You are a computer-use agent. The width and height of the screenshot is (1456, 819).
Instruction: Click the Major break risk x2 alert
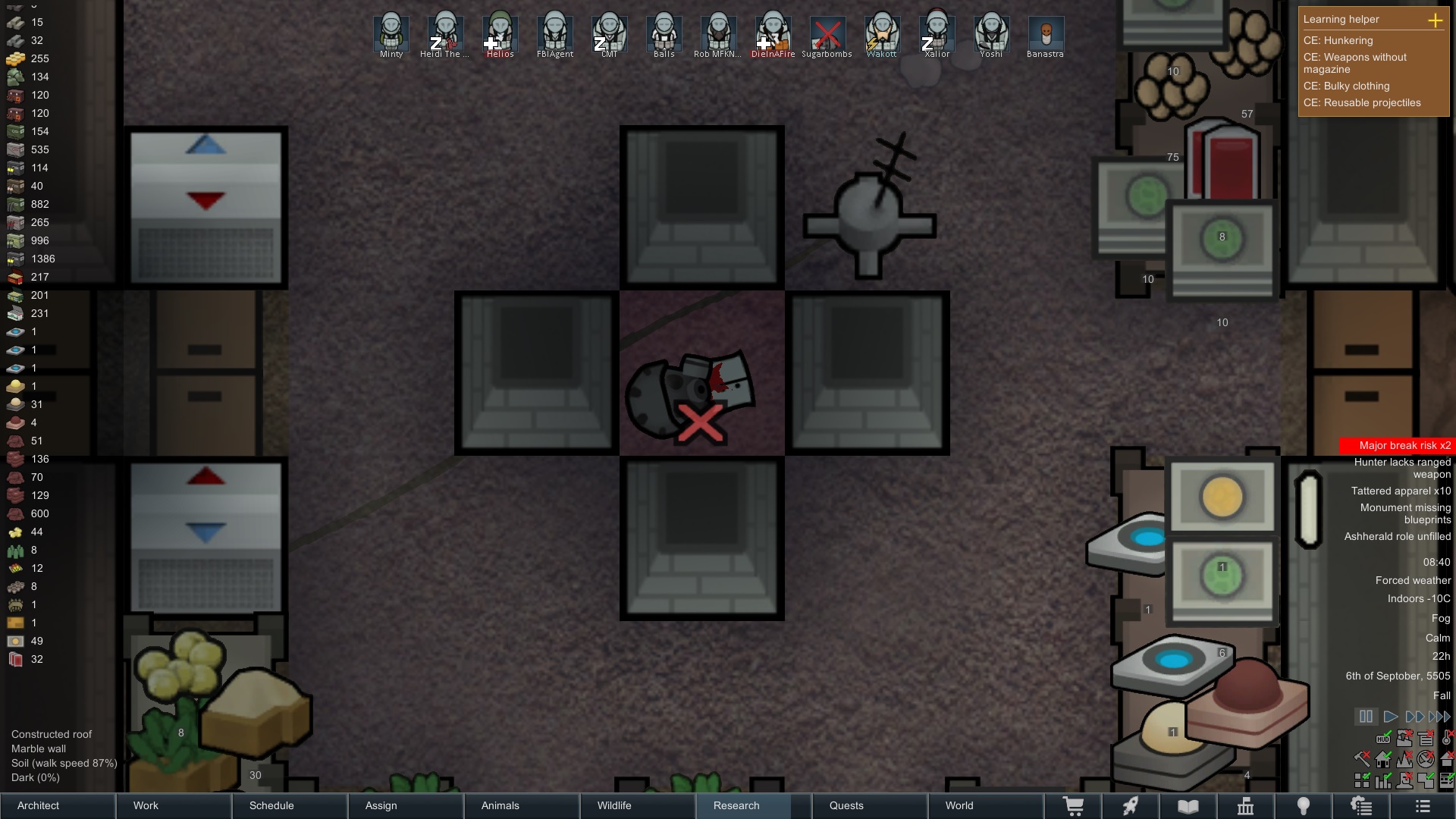(x=1397, y=445)
